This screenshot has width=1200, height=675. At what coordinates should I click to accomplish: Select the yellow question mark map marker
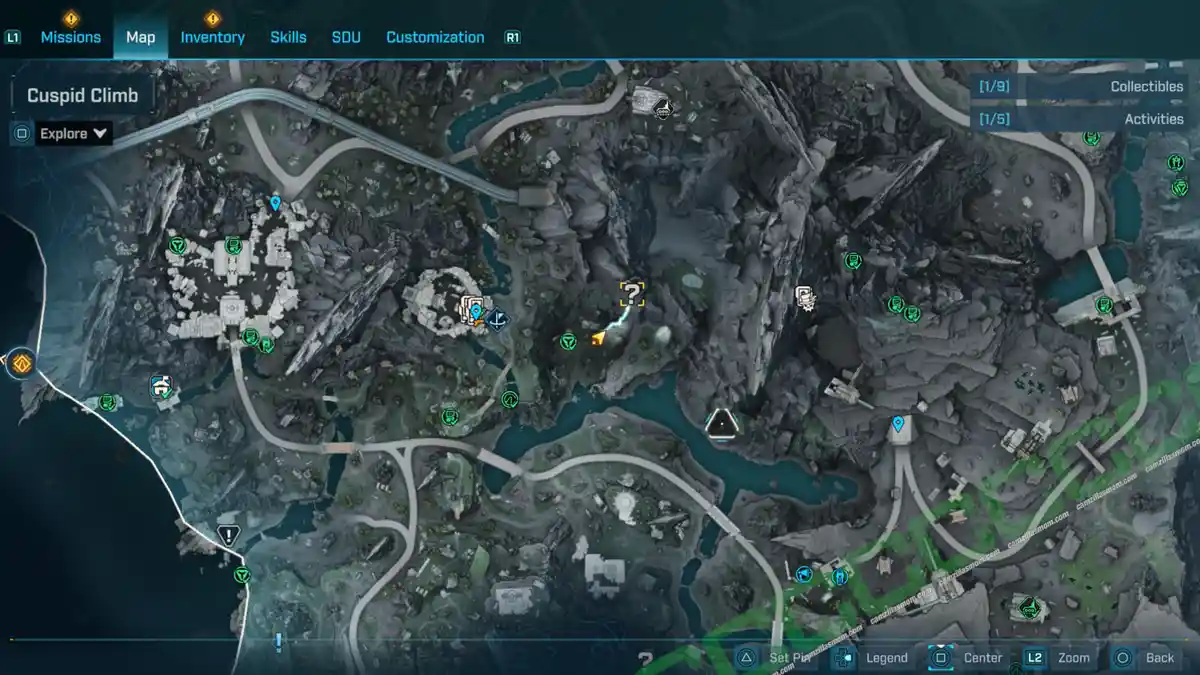tap(632, 293)
